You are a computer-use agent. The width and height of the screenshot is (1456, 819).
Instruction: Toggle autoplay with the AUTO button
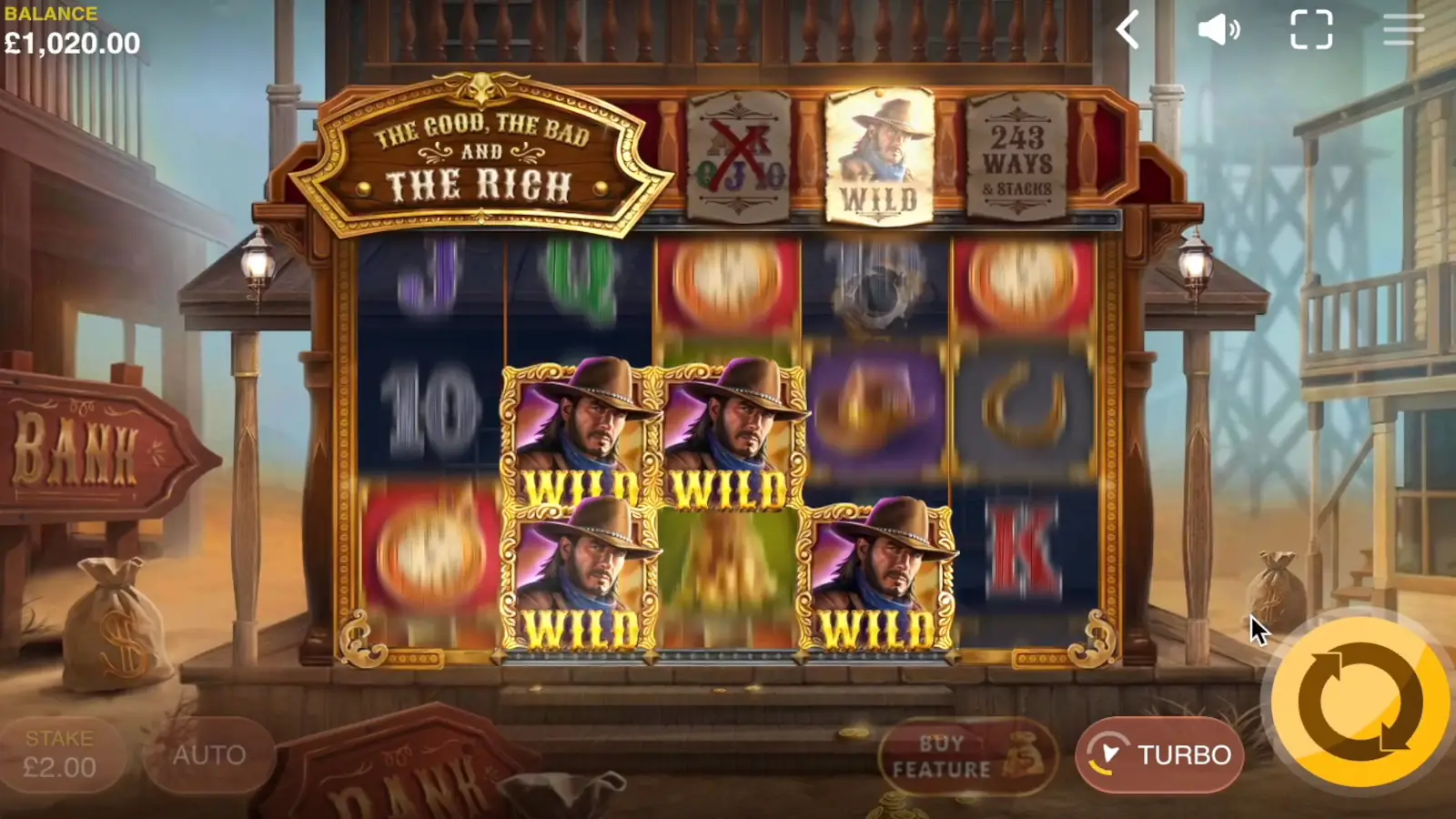pyautogui.click(x=208, y=754)
